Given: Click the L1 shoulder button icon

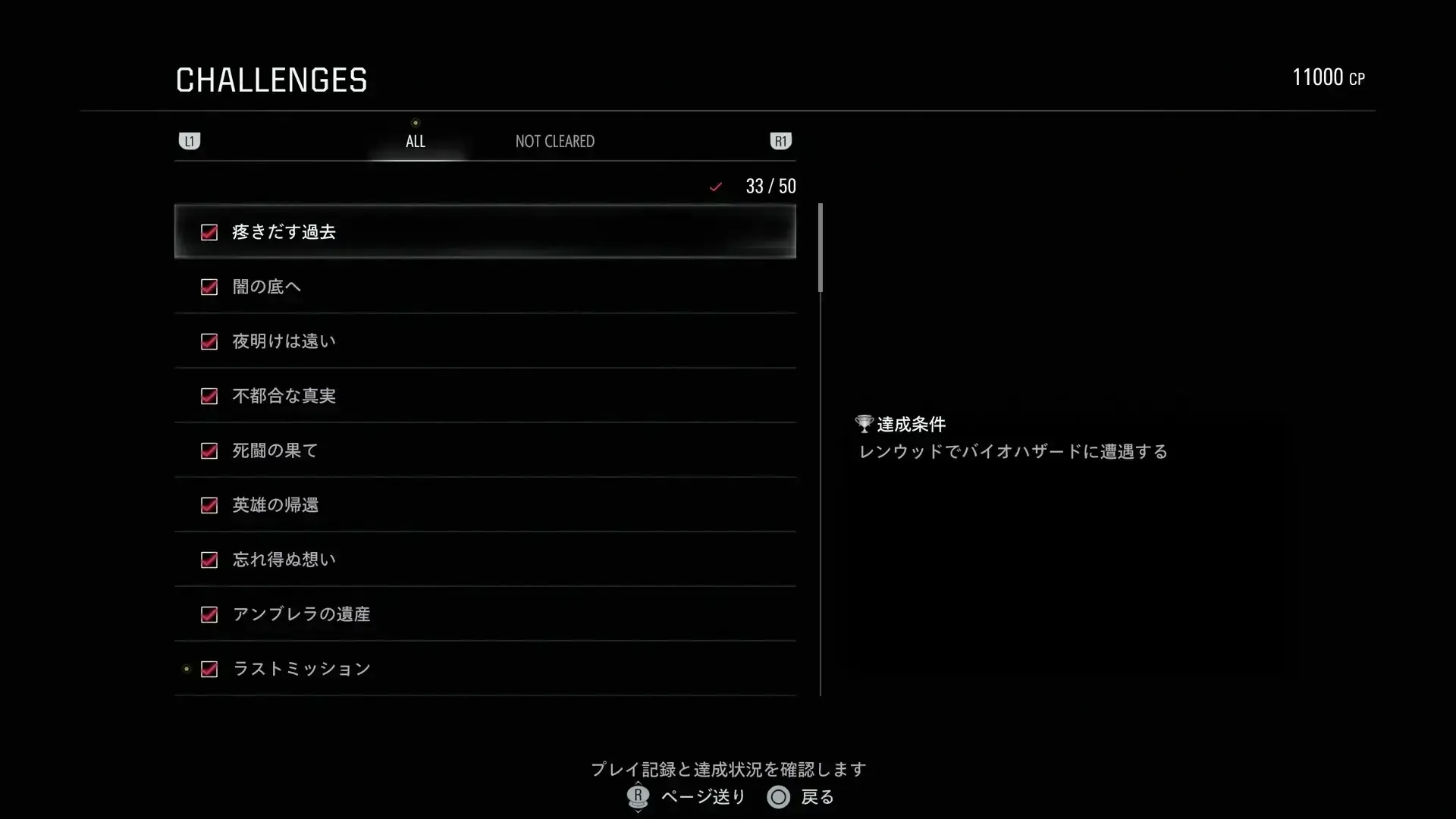Looking at the screenshot, I should click(x=189, y=140).
